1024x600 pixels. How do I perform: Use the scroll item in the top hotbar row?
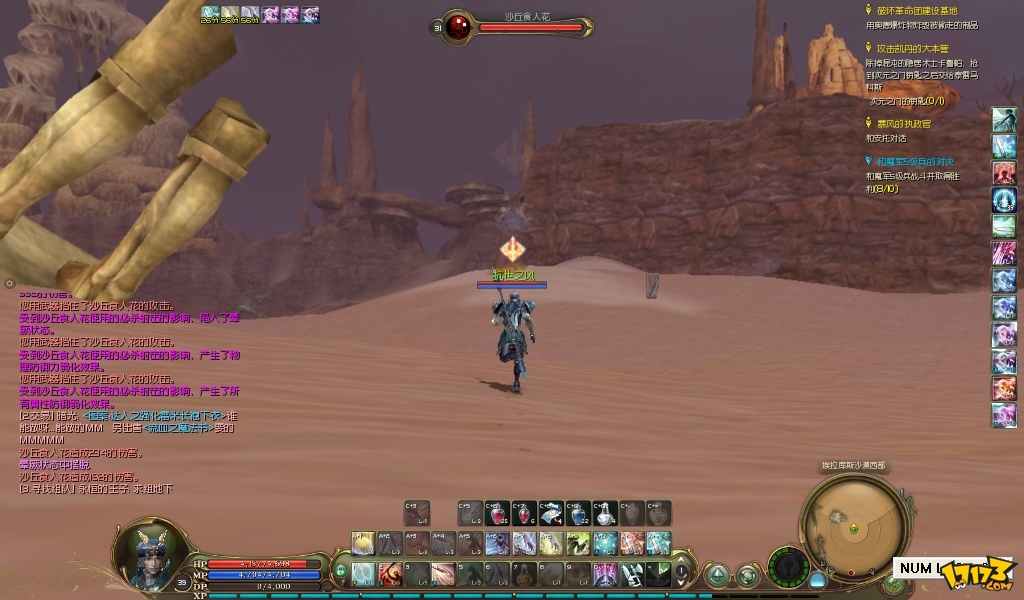pyautogui.click(x=551, y=513)
